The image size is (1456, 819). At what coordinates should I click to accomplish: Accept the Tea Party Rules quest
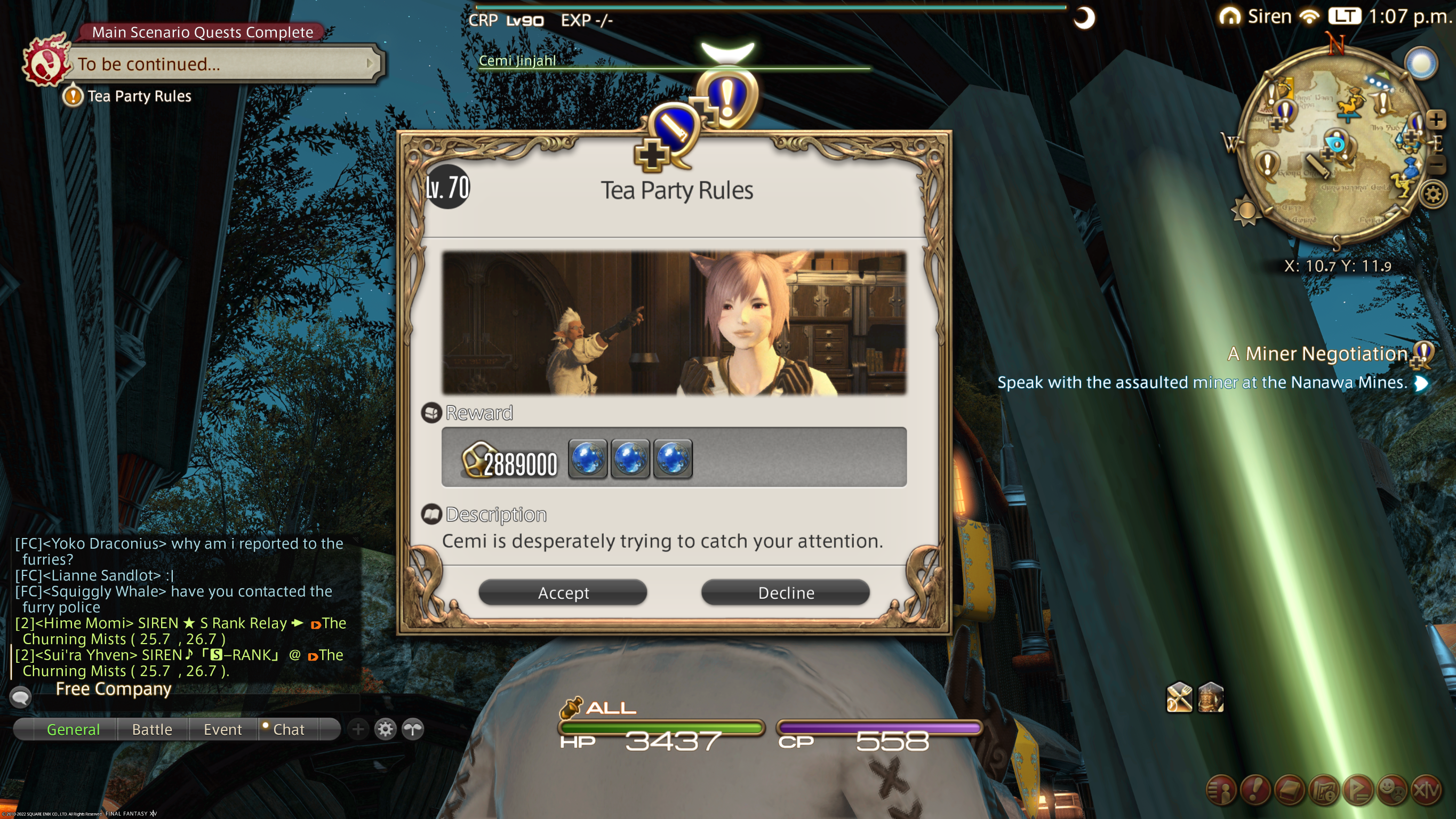point(562,592)
